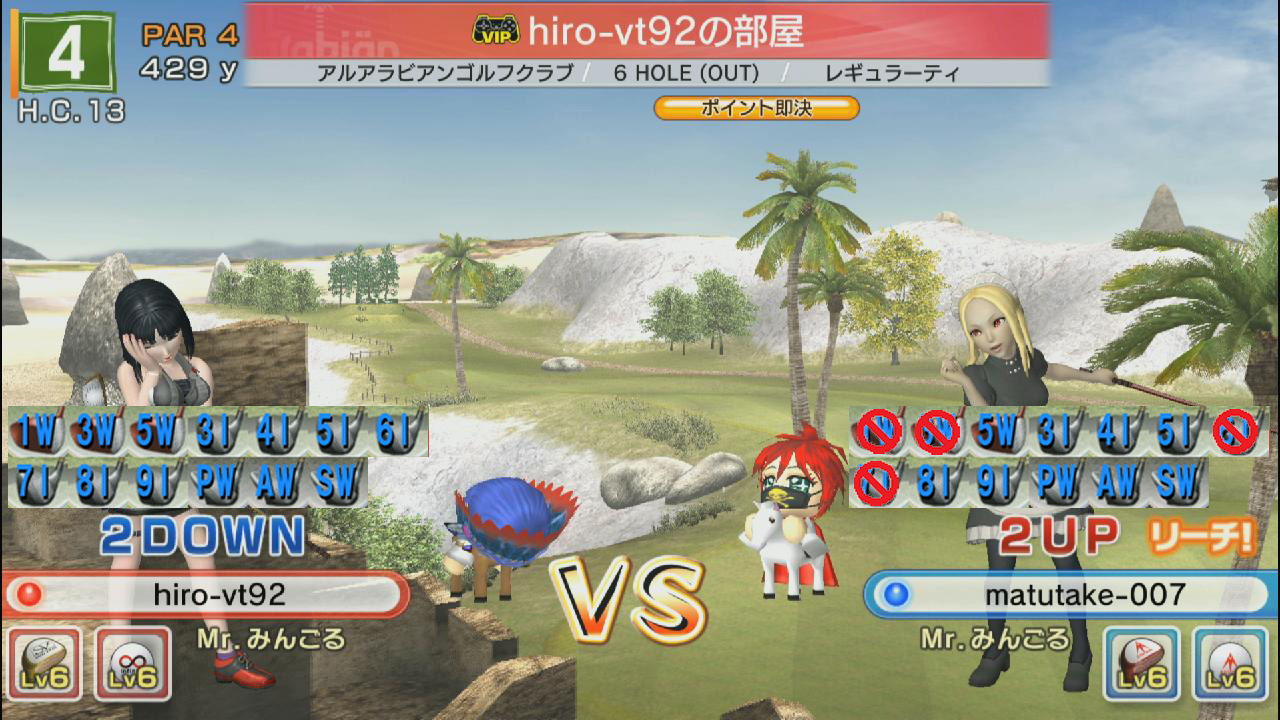Open matutake-007's Lv6 club gear icon
1280x720 pixels.
1142,663
